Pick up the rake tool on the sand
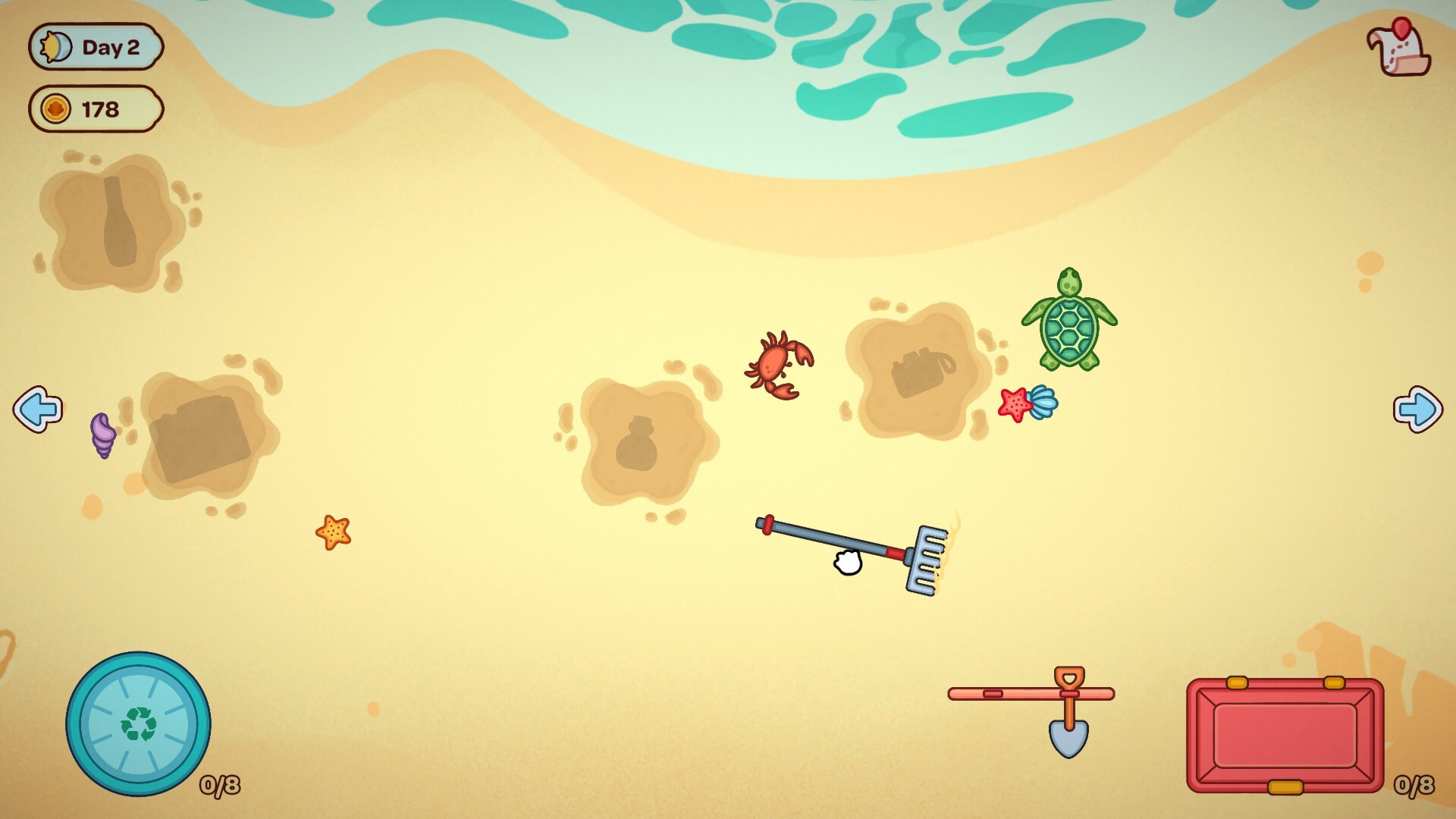 [x=849, y=554]
